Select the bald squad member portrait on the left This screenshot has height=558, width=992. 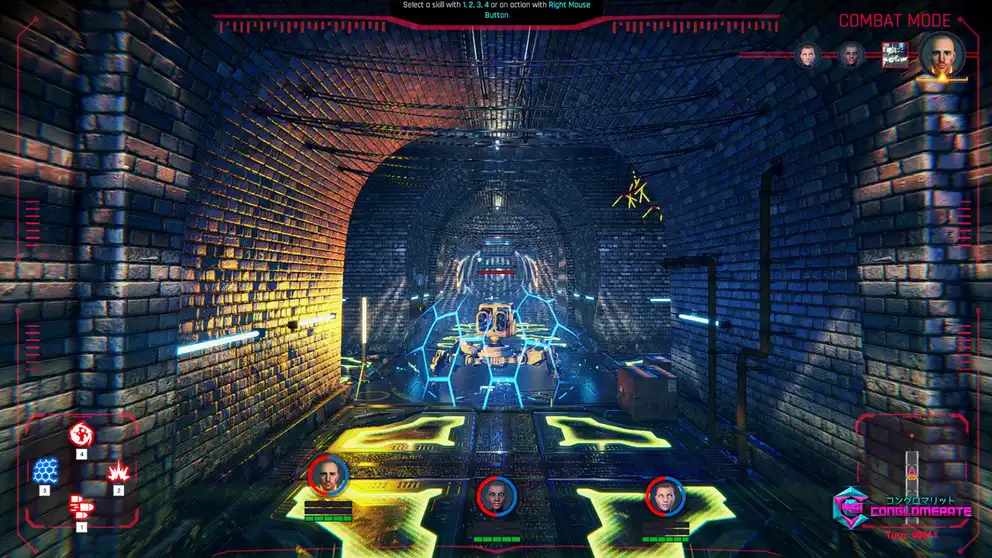(328, 476)
